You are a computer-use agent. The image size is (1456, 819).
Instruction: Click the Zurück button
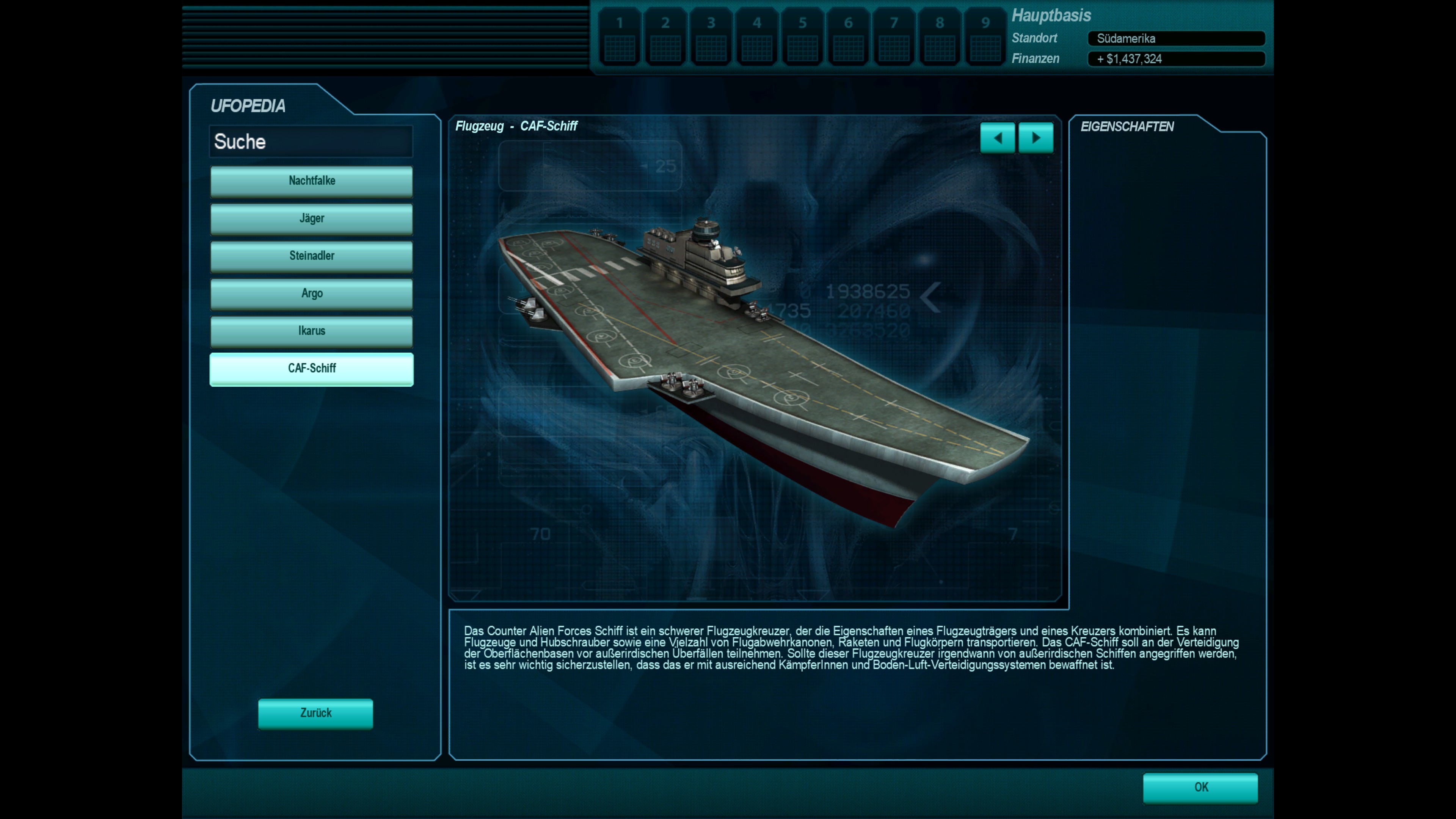[315, 713]
